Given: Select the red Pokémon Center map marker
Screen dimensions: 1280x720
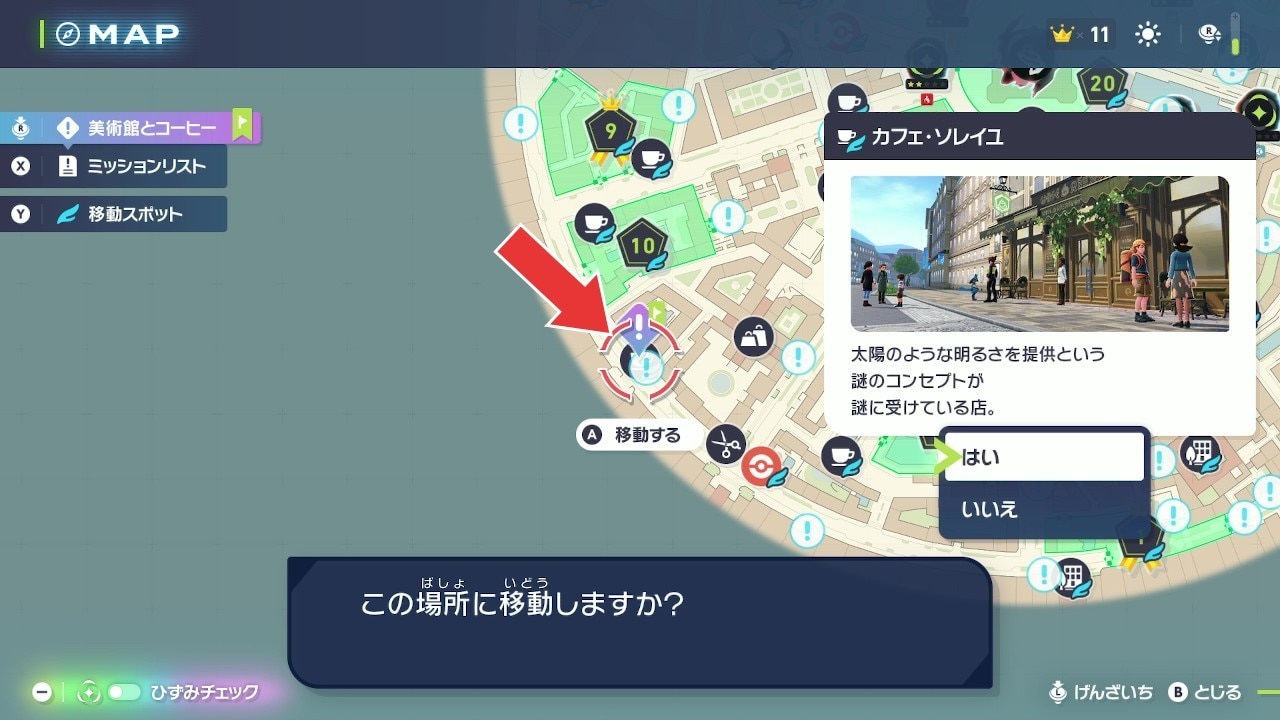Looking at the screenshot, I should 761,467.
